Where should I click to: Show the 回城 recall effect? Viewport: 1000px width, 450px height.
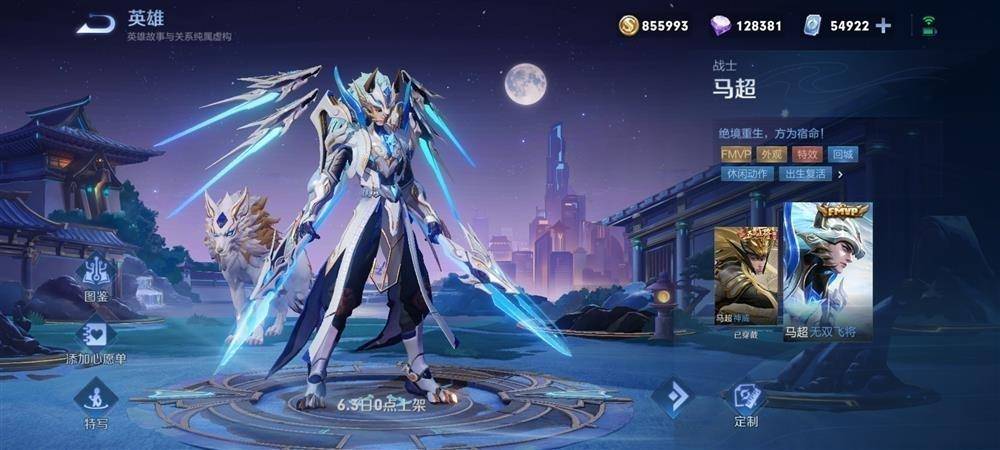[842, 154]
